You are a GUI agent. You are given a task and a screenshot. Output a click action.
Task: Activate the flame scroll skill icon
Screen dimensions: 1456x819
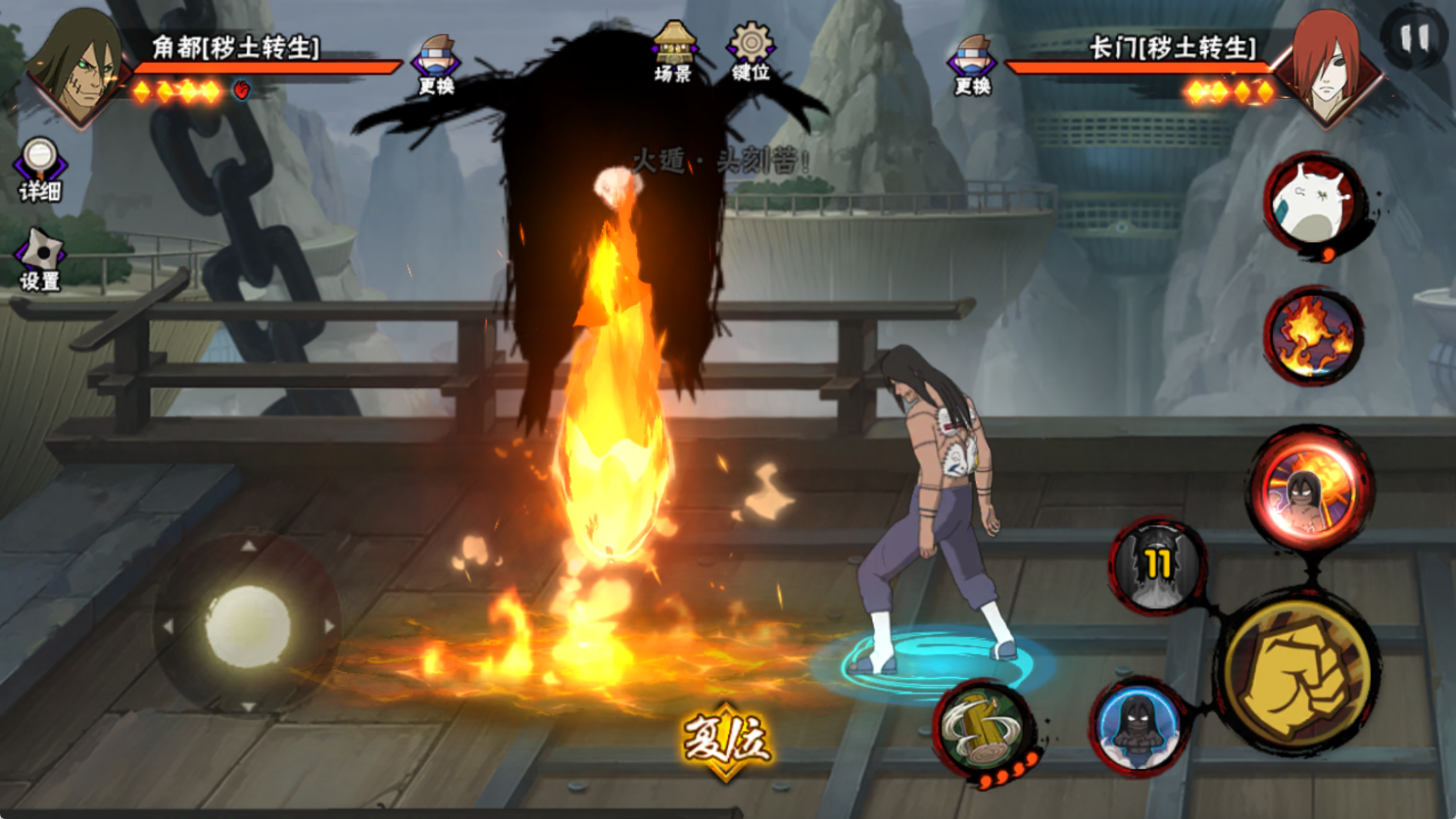(x=1313, y=336)
